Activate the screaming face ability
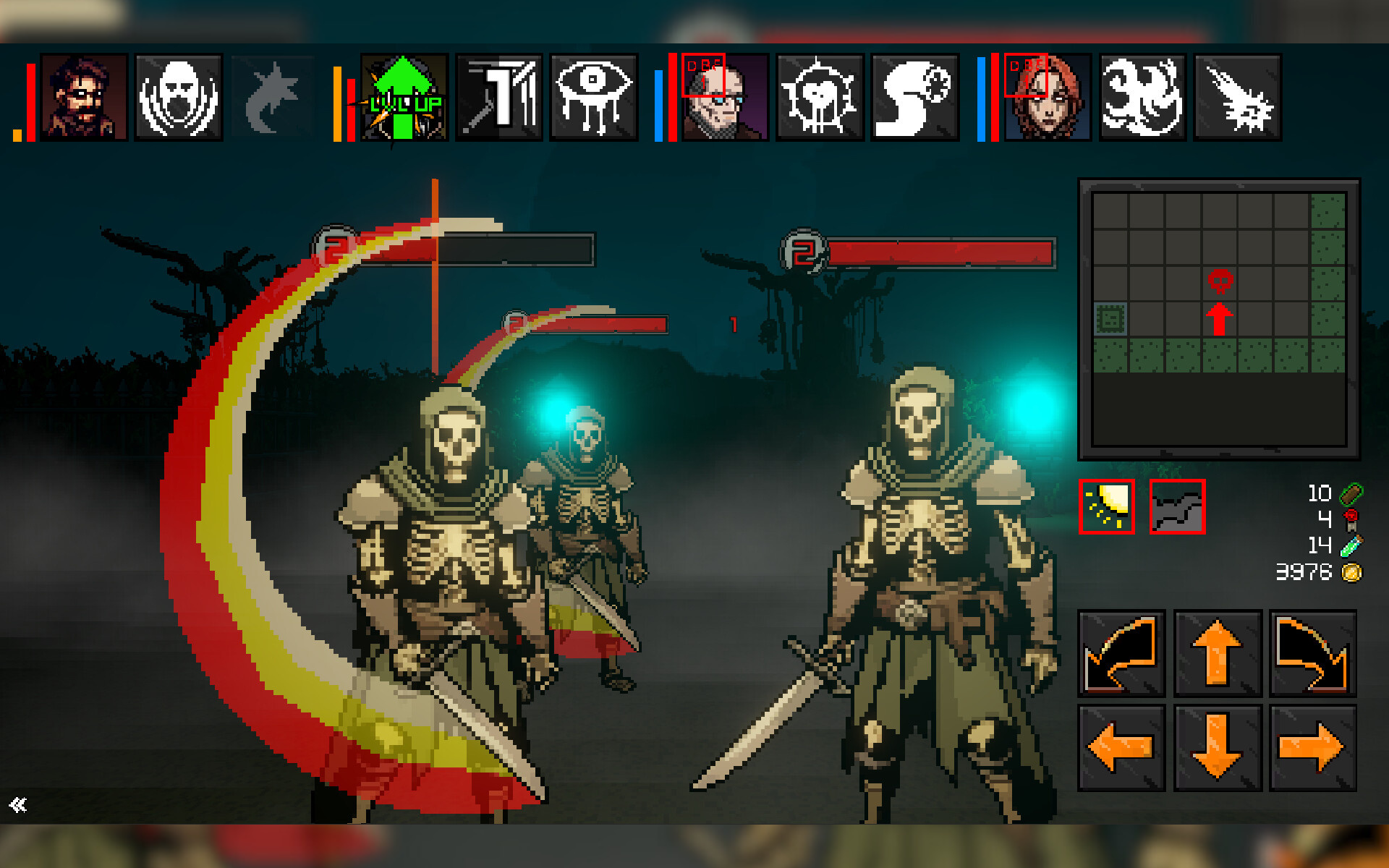This screenshot has height=868, width=1389. click(x=179, y=98)
